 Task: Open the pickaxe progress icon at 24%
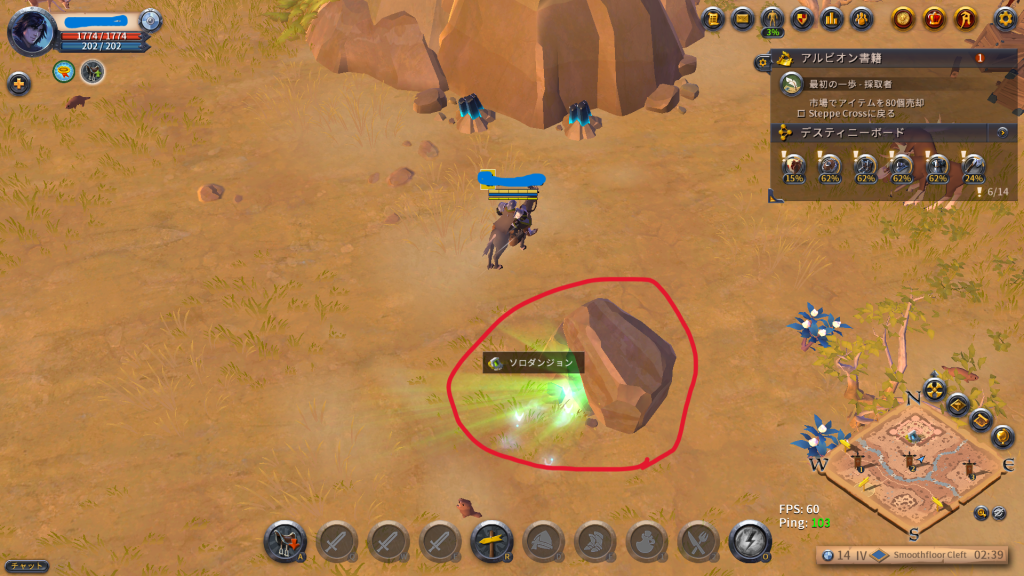click(973, 166)
